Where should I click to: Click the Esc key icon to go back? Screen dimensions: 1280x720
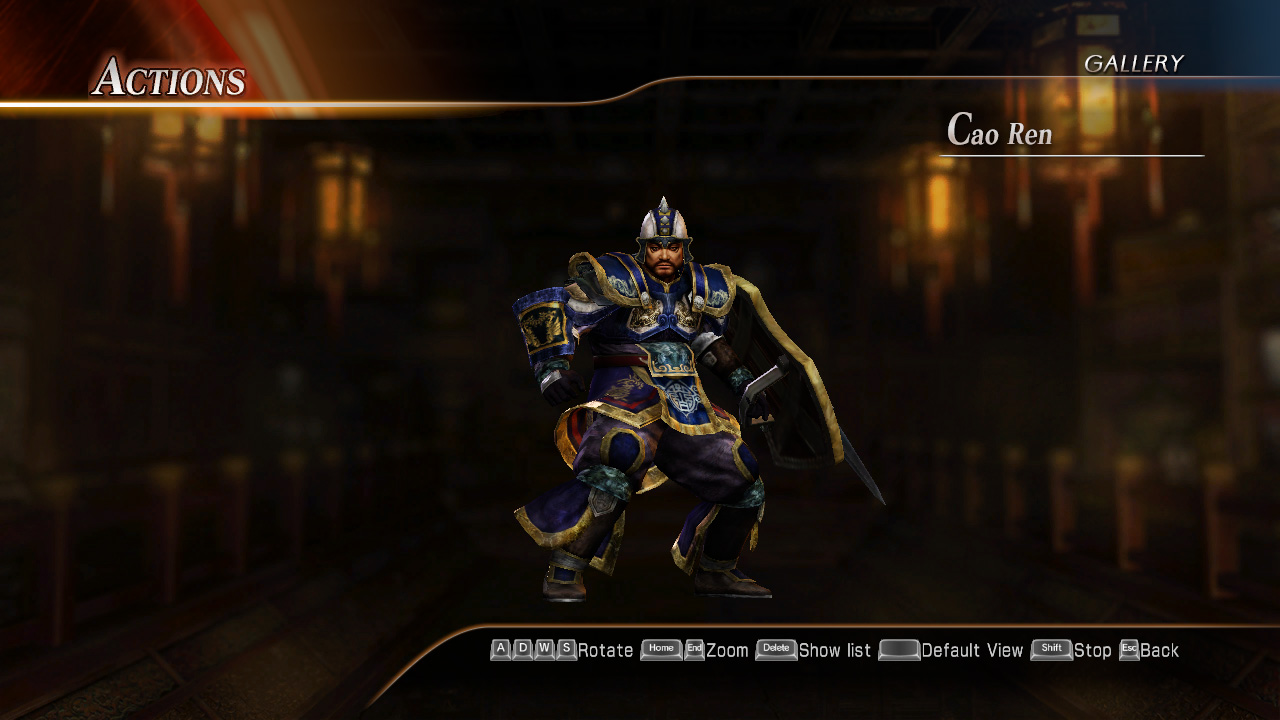point(1130,649)
